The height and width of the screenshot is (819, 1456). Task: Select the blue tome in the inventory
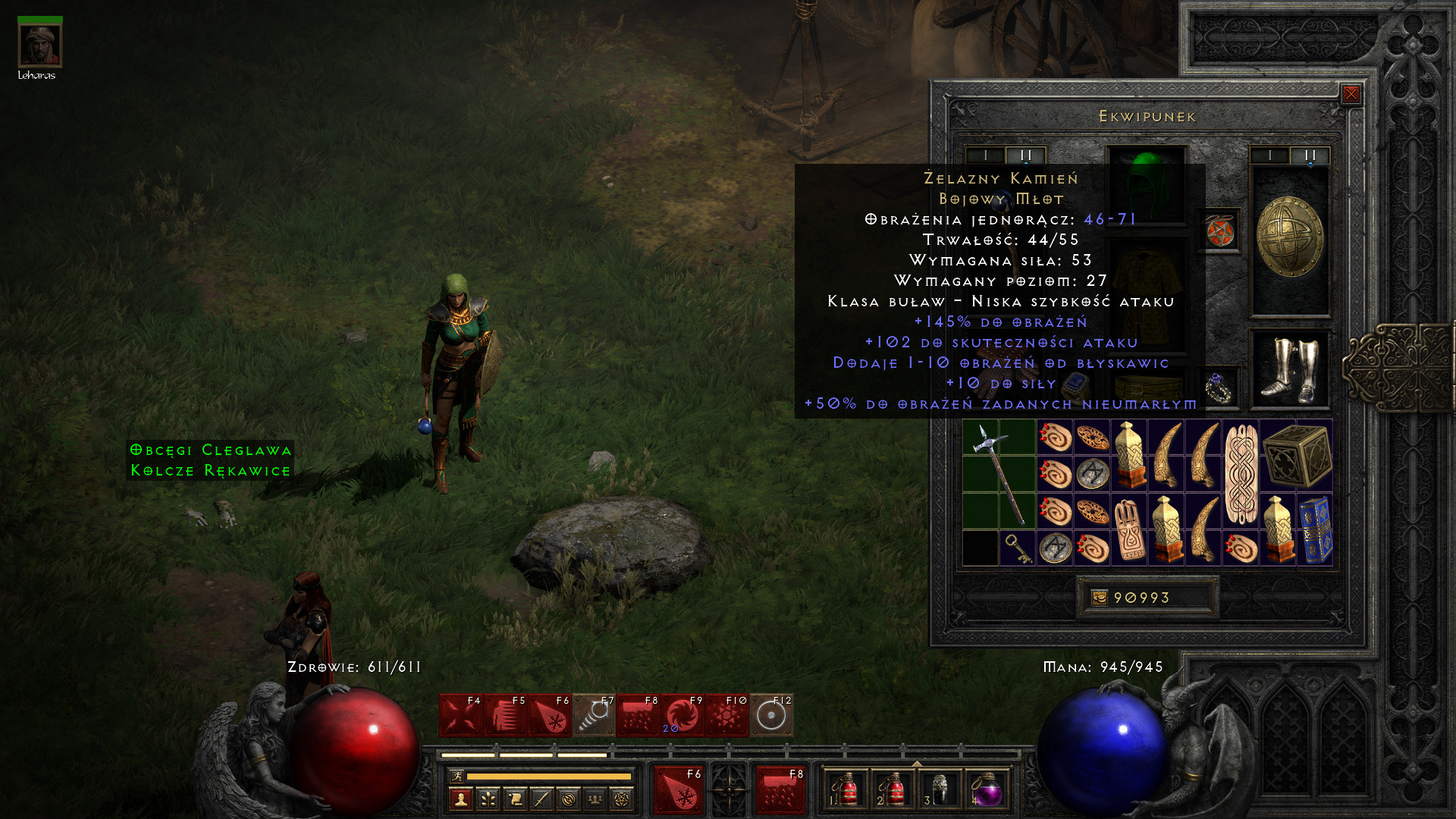(x=1316, y=529)
